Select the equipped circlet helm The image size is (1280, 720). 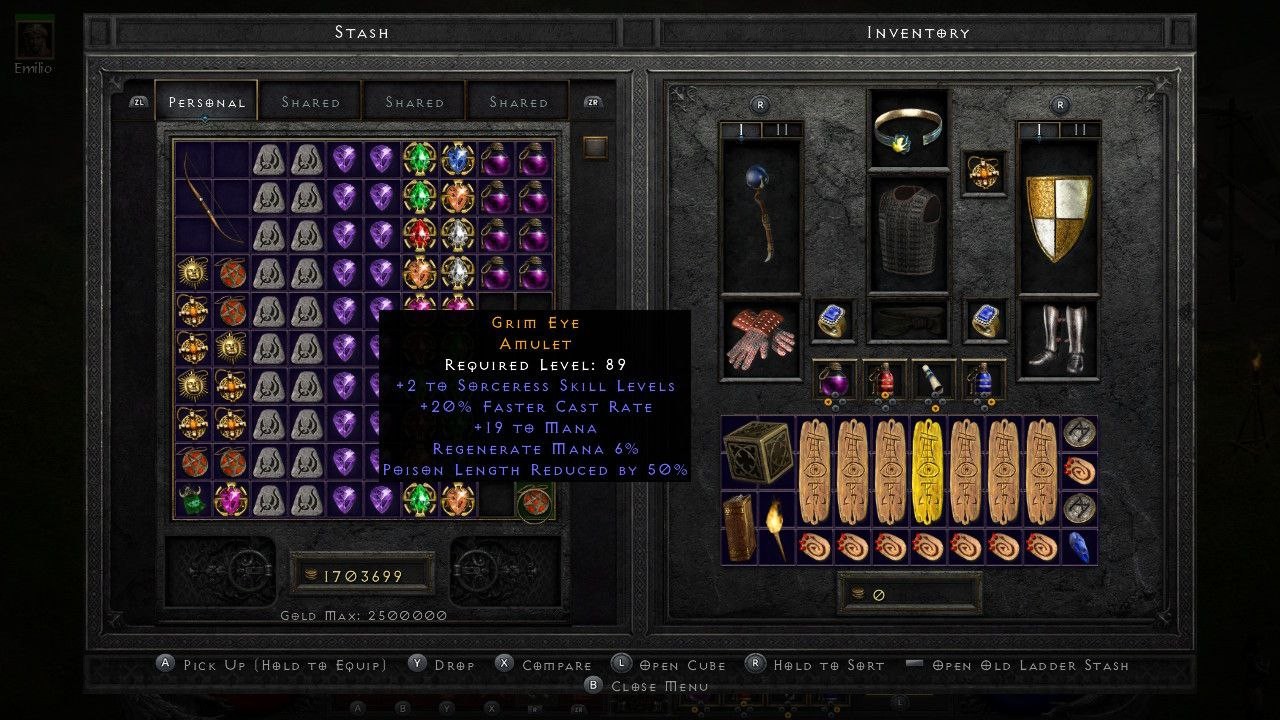click(908, 128)
